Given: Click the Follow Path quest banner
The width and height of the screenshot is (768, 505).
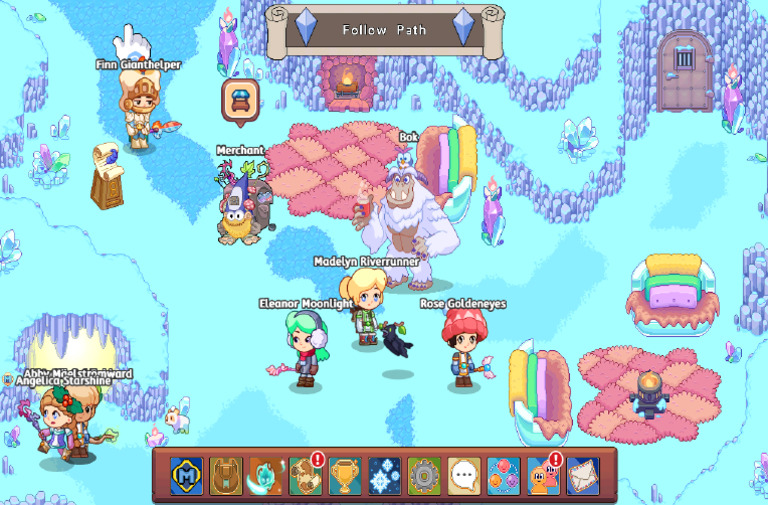Looking at the screenshot, I should [x=384, y=29].
